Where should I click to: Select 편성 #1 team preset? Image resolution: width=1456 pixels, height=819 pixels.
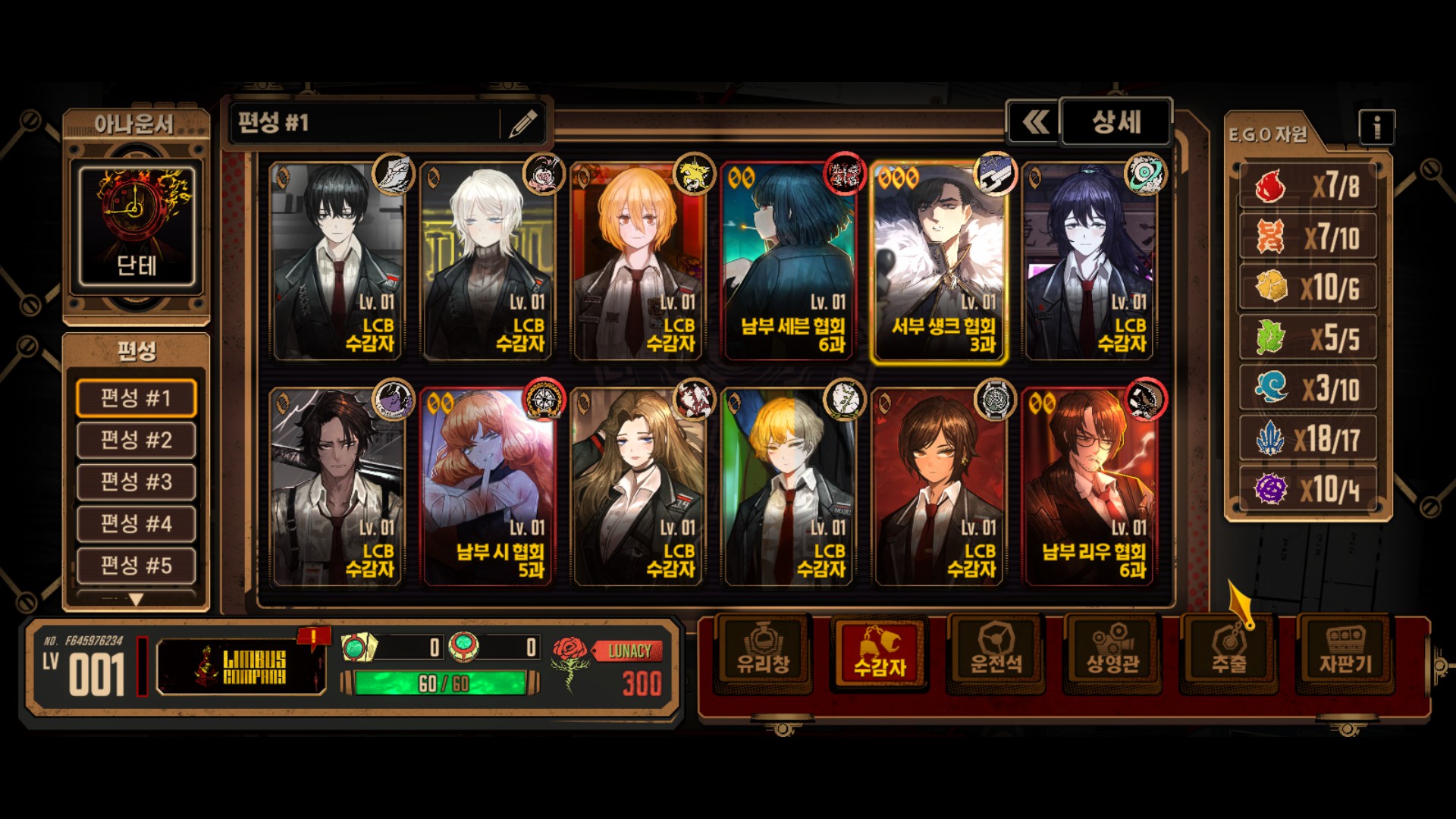pos(136,398)
